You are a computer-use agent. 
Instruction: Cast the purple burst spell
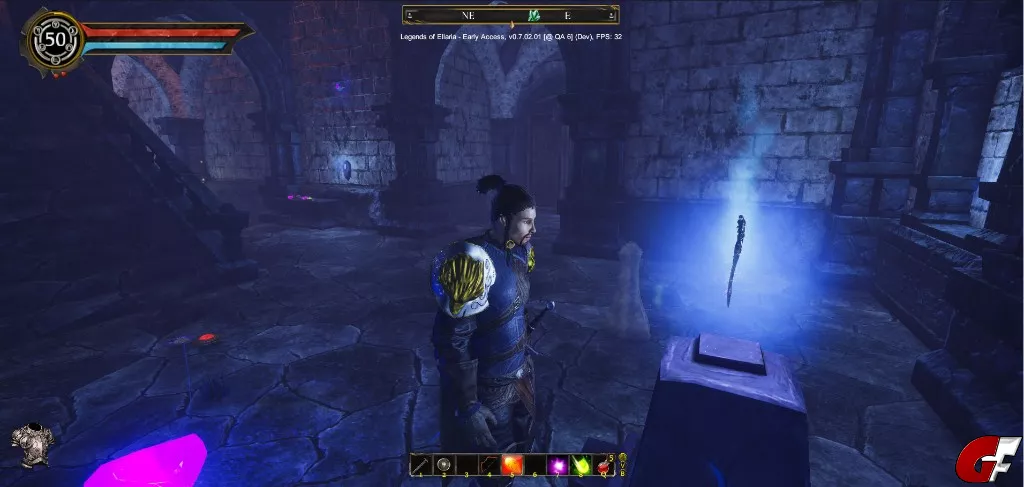[x=555, y=465]
